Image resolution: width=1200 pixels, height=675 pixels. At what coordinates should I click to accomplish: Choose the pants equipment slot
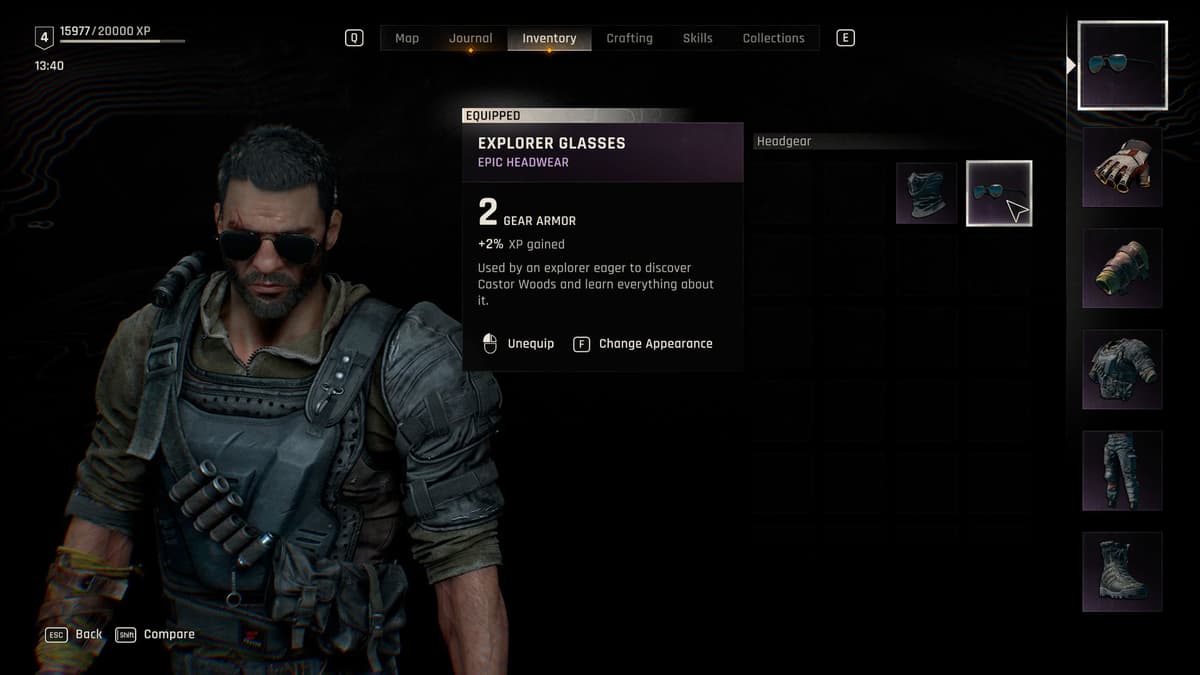point(1122,470)
